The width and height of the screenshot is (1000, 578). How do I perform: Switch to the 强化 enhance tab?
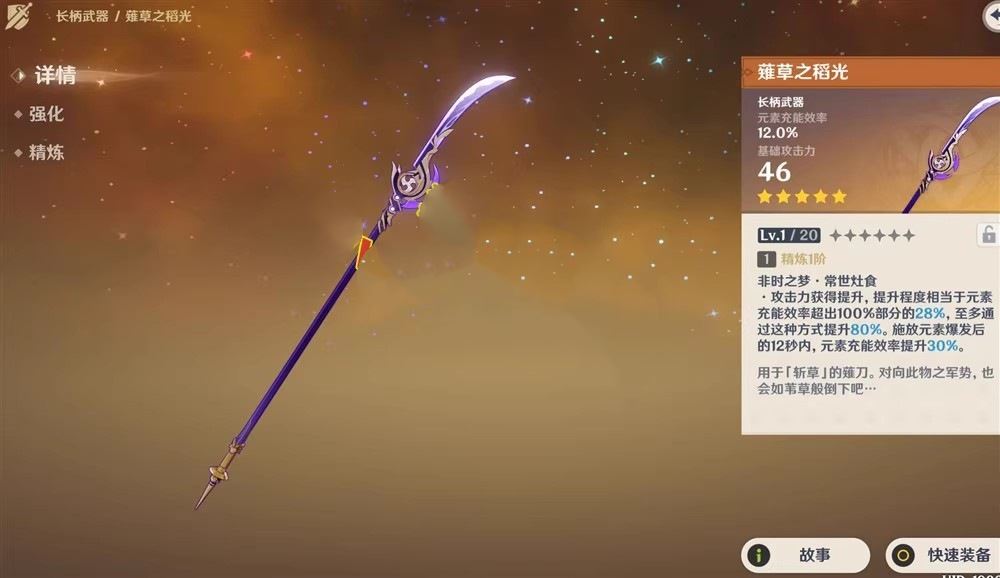(46, 115)
